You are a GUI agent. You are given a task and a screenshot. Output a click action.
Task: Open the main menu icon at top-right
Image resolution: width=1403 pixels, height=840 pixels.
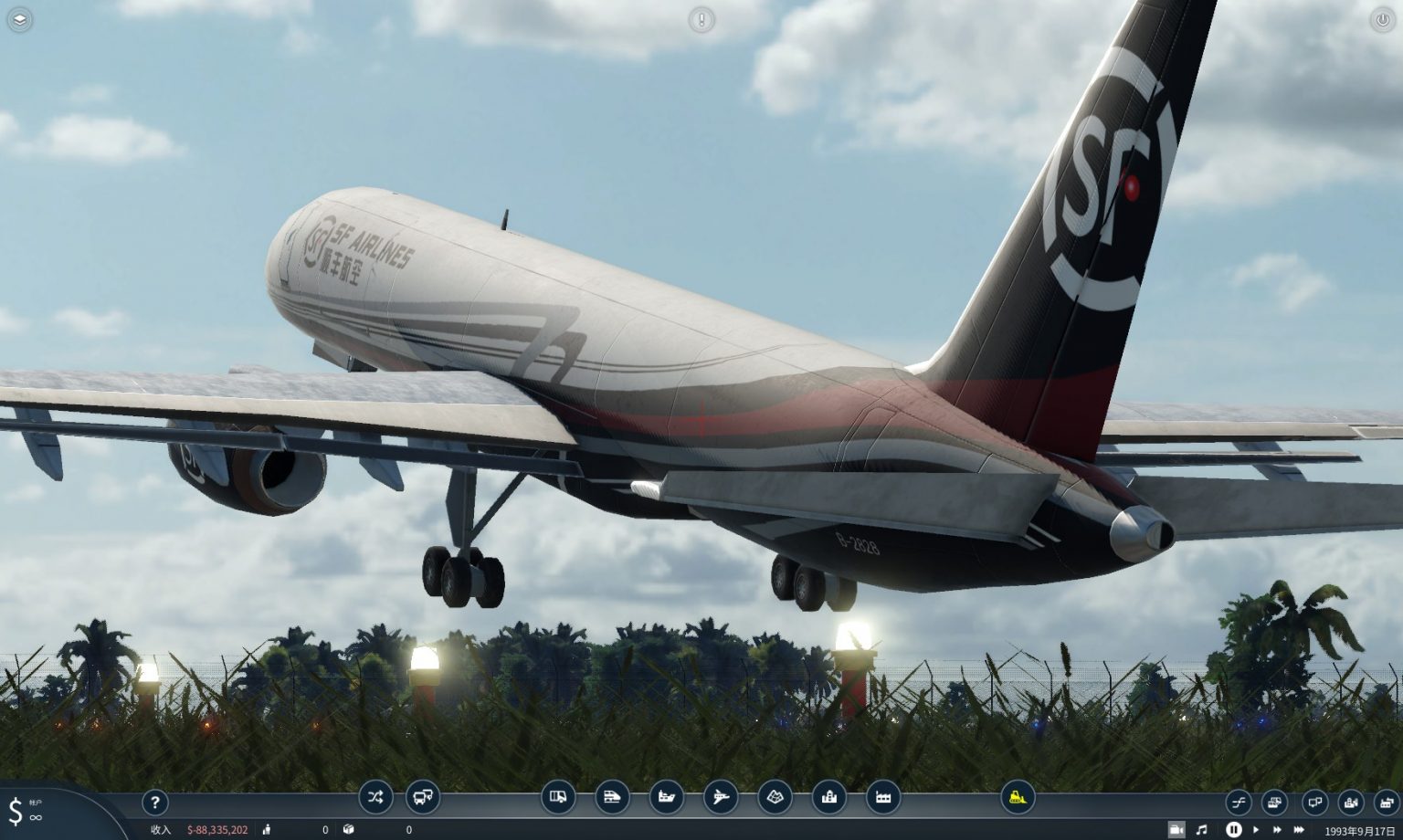tap(1383, 19)
